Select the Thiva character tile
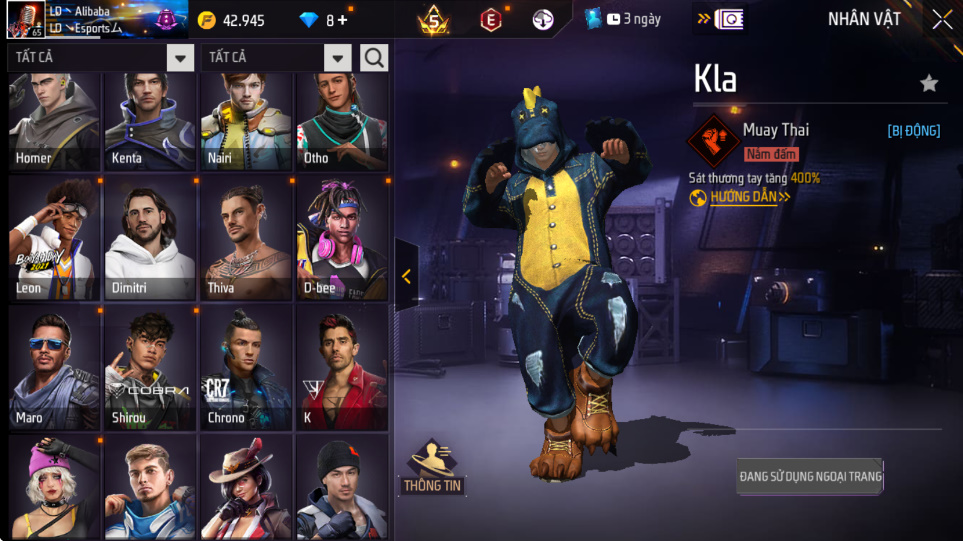This screenshot has width=963, height=541. click(246, 238)
